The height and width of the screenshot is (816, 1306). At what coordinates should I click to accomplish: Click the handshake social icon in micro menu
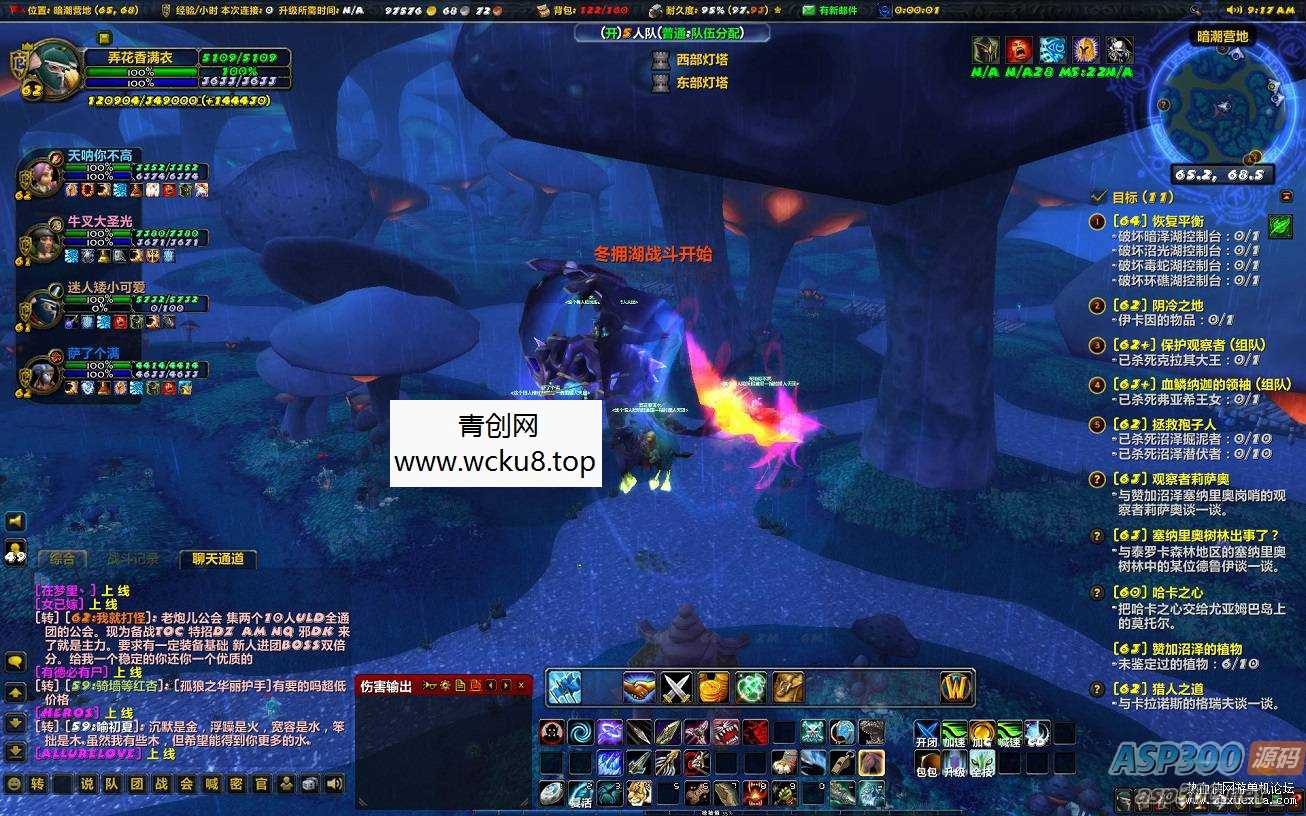(x=639, y=688)
